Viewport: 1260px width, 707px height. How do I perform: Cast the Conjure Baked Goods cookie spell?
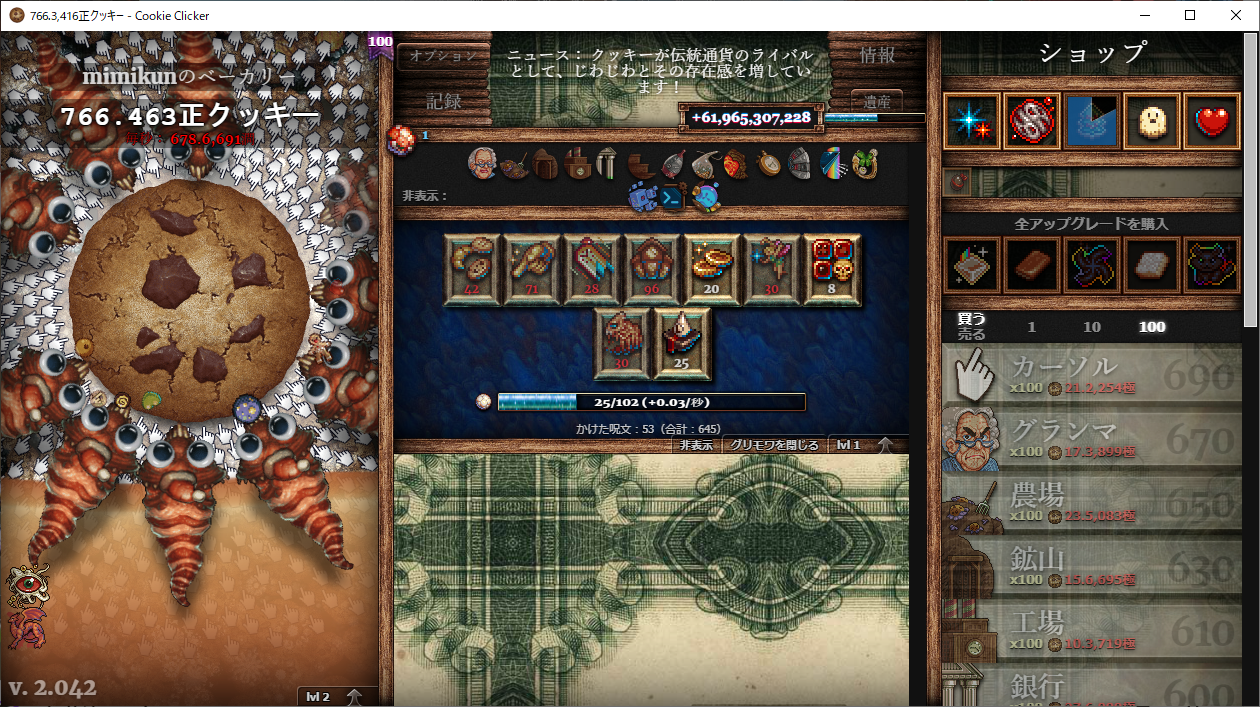(x=472, y=269)
